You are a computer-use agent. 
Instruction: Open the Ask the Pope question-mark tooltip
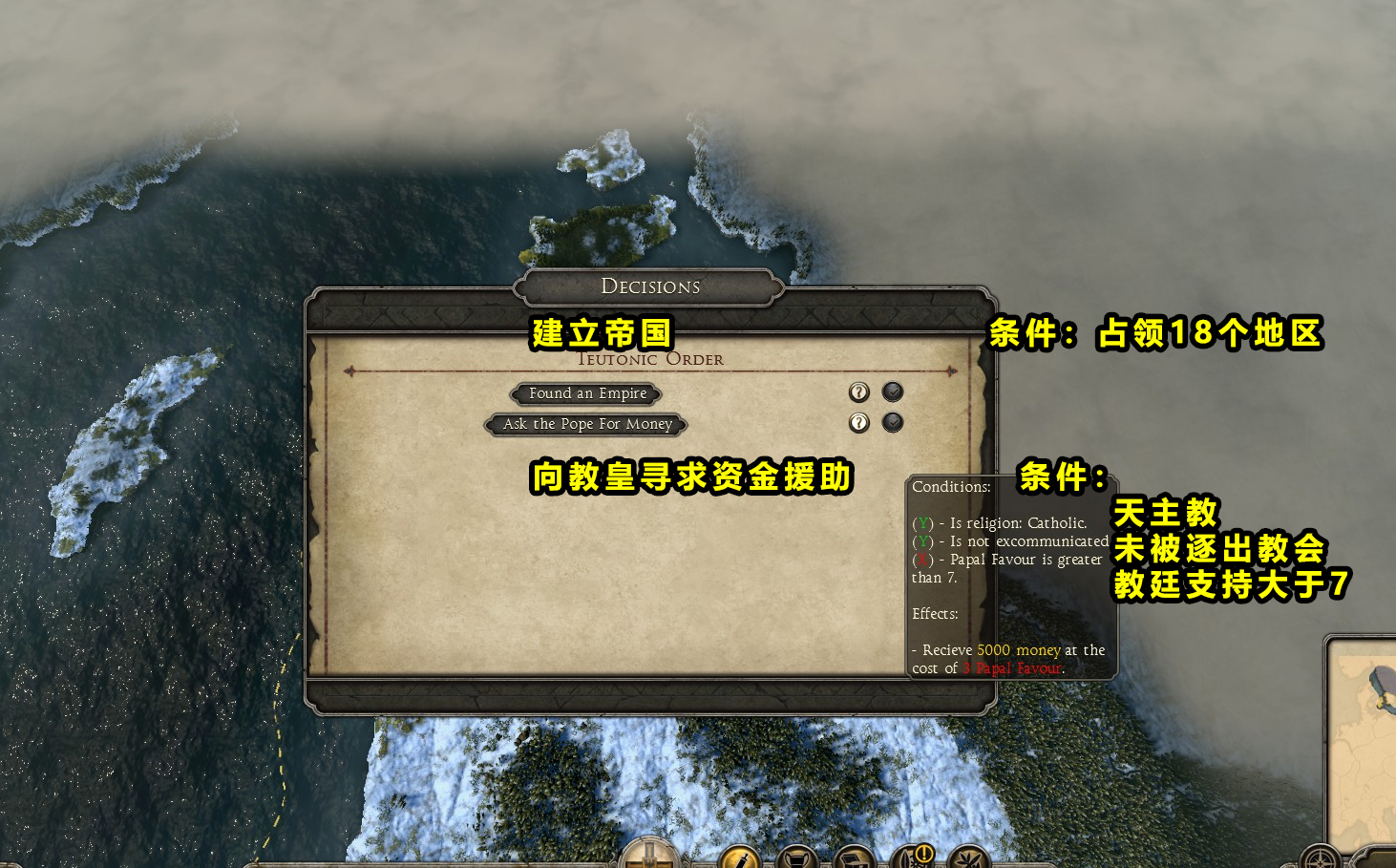(859, 423)
